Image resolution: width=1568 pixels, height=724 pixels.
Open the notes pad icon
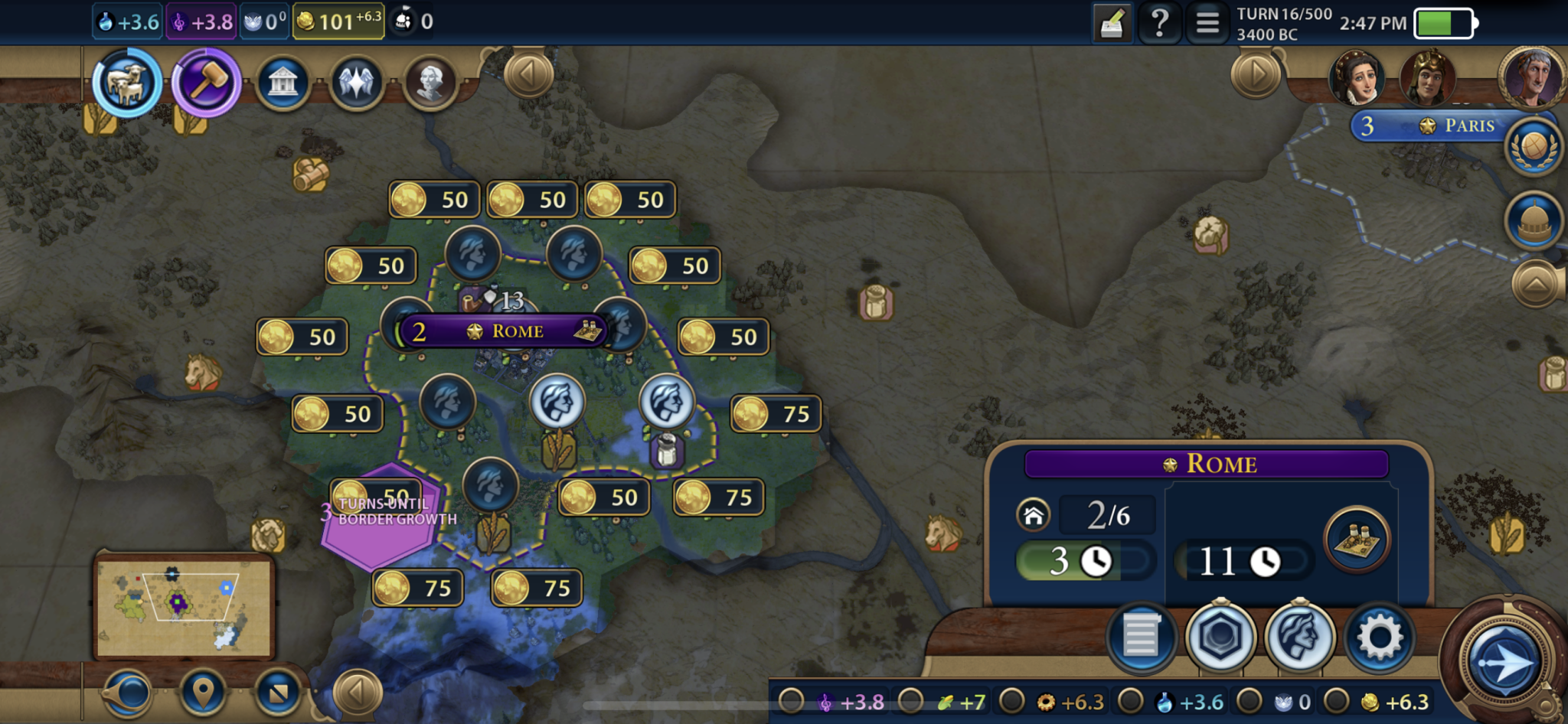[1112, 23]
